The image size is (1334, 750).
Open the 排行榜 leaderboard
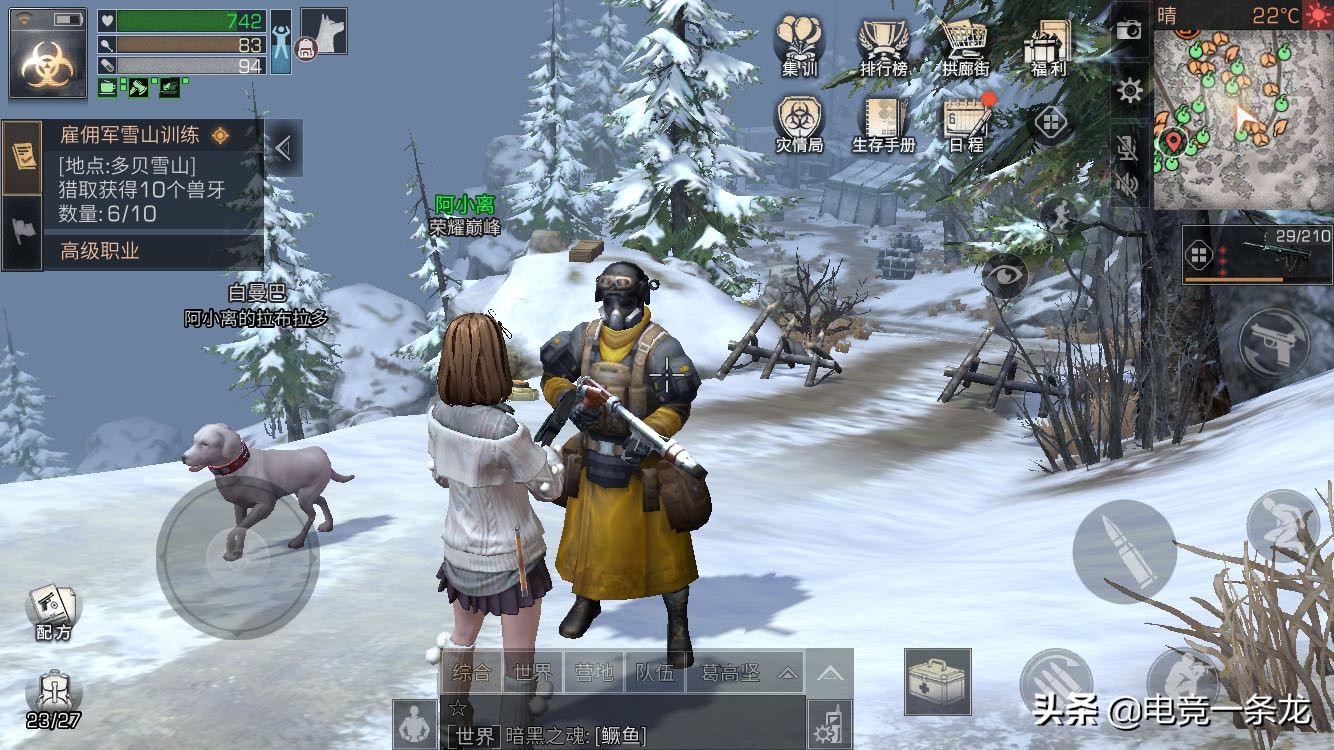click(883, 45)
